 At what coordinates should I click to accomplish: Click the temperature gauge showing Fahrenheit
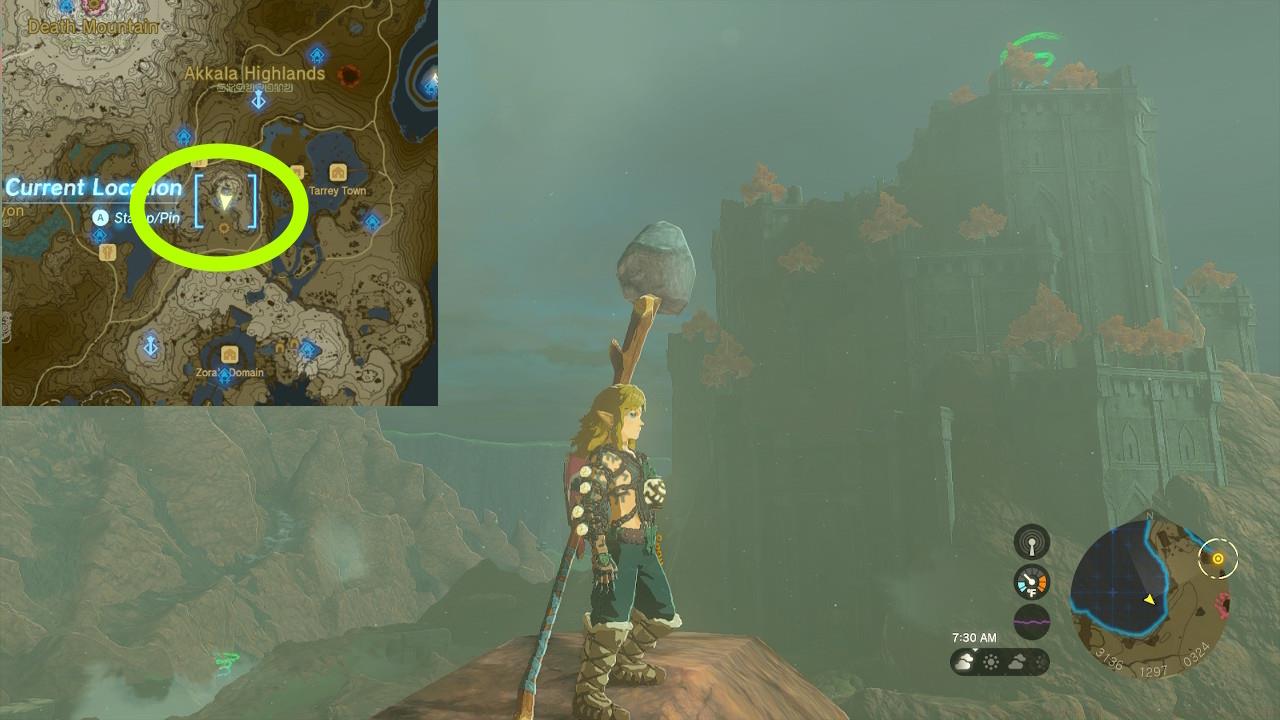tap(1031, 582)
